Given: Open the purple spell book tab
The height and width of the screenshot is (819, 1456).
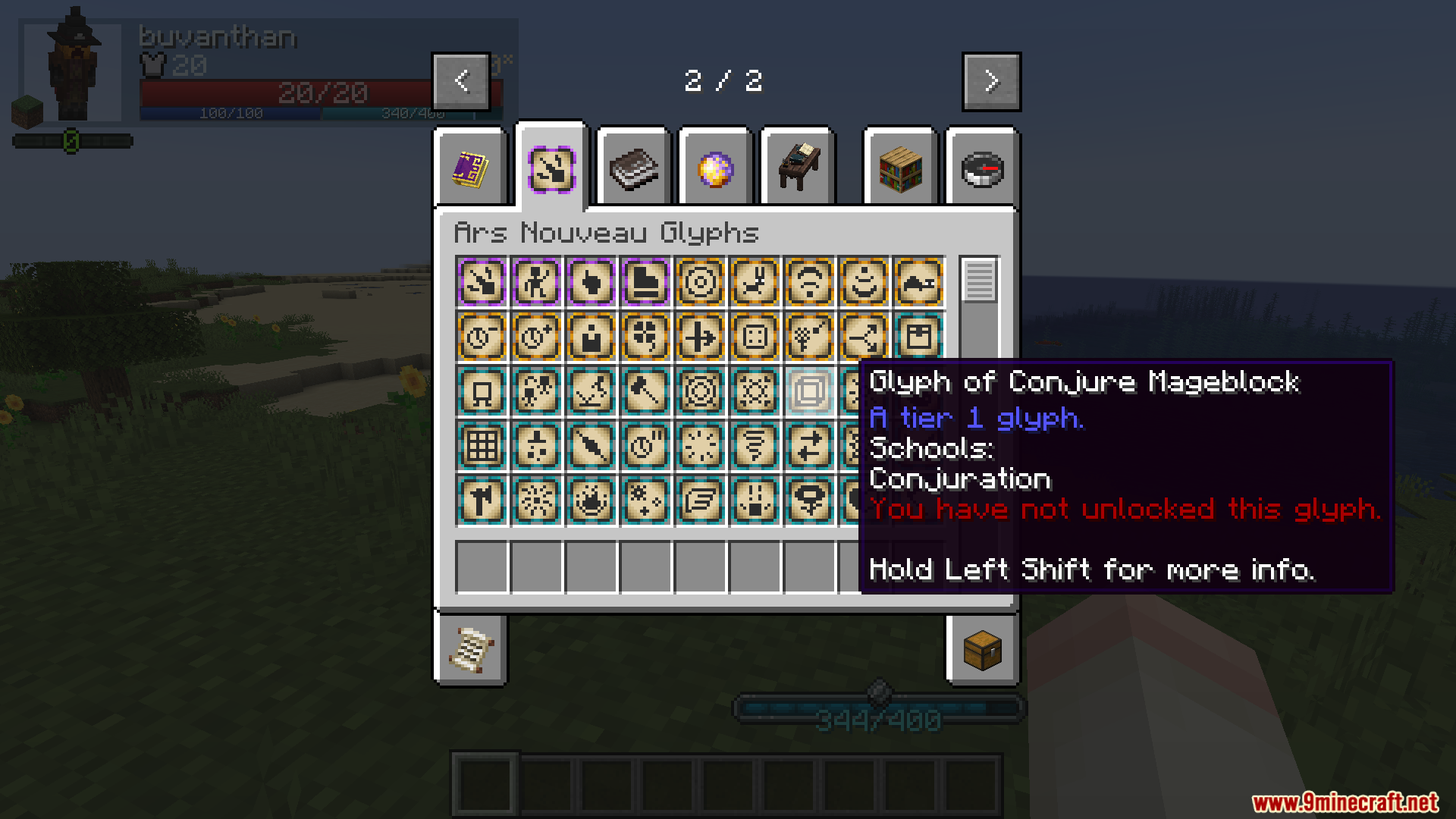Looking at the screenshot, I should tap(470, 168).
